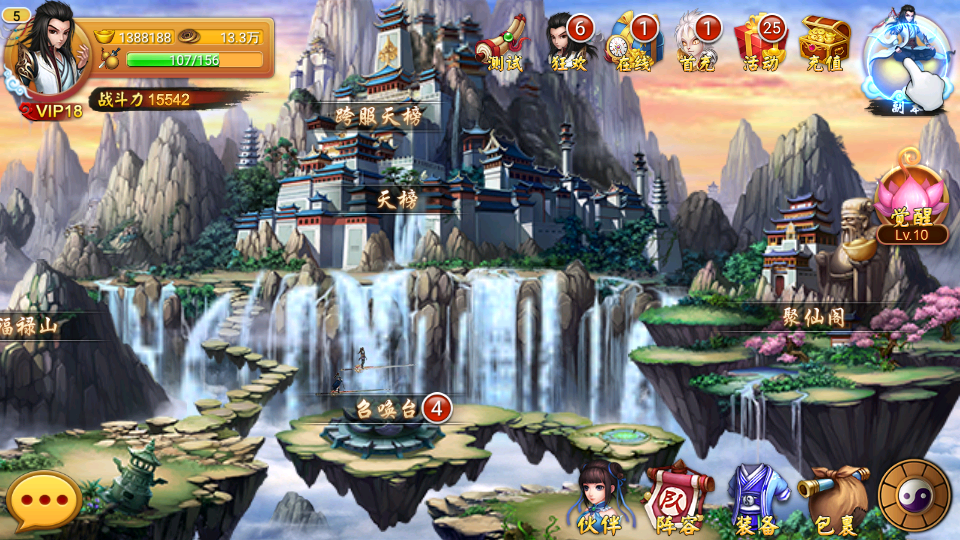
Task: Open the 装备 equipment menu
Action: pyautogui.click(x=757, y=498)
